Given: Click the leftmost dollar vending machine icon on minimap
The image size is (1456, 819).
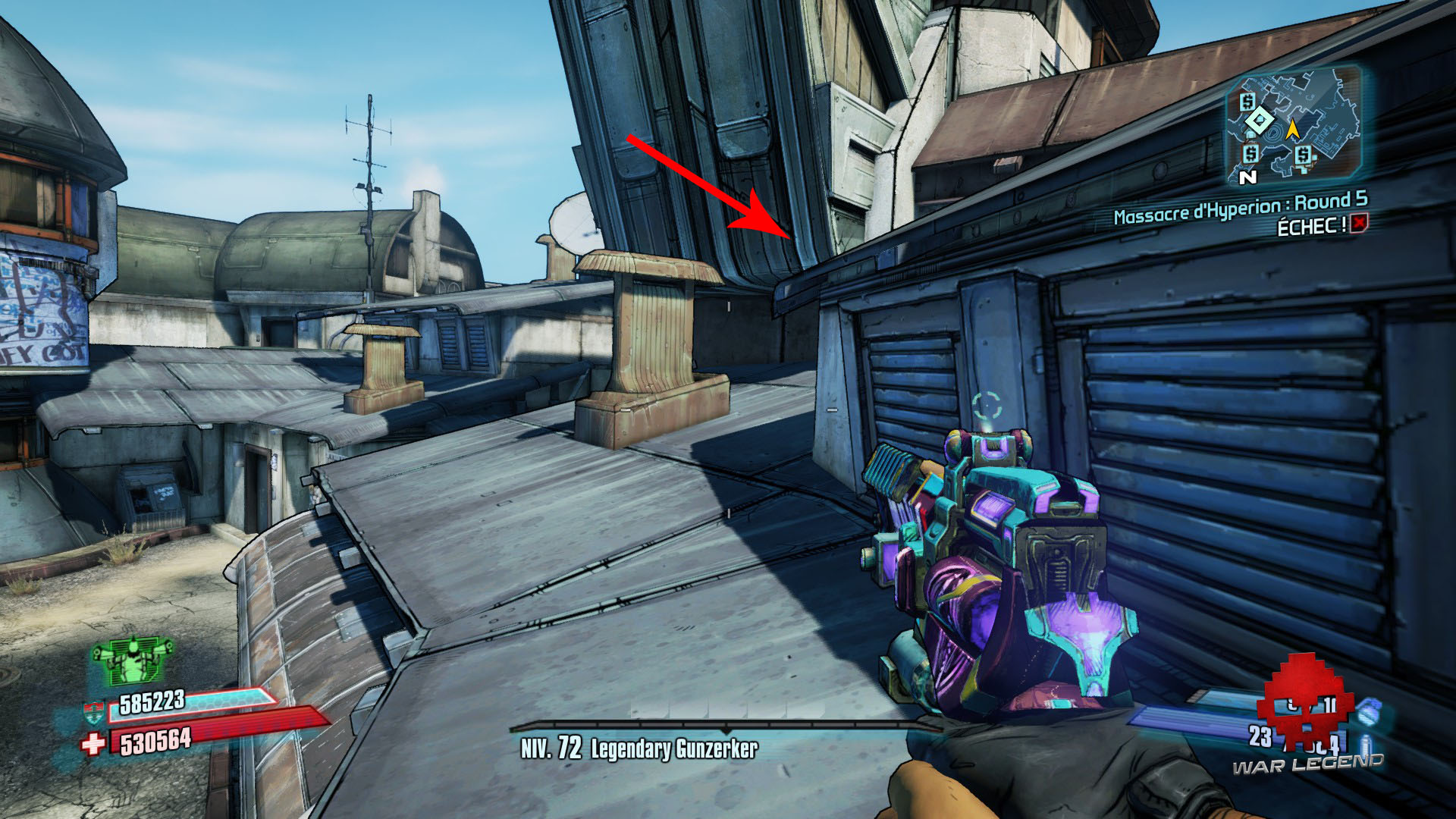Looking at the screenshot, I should coord(1249,101).
